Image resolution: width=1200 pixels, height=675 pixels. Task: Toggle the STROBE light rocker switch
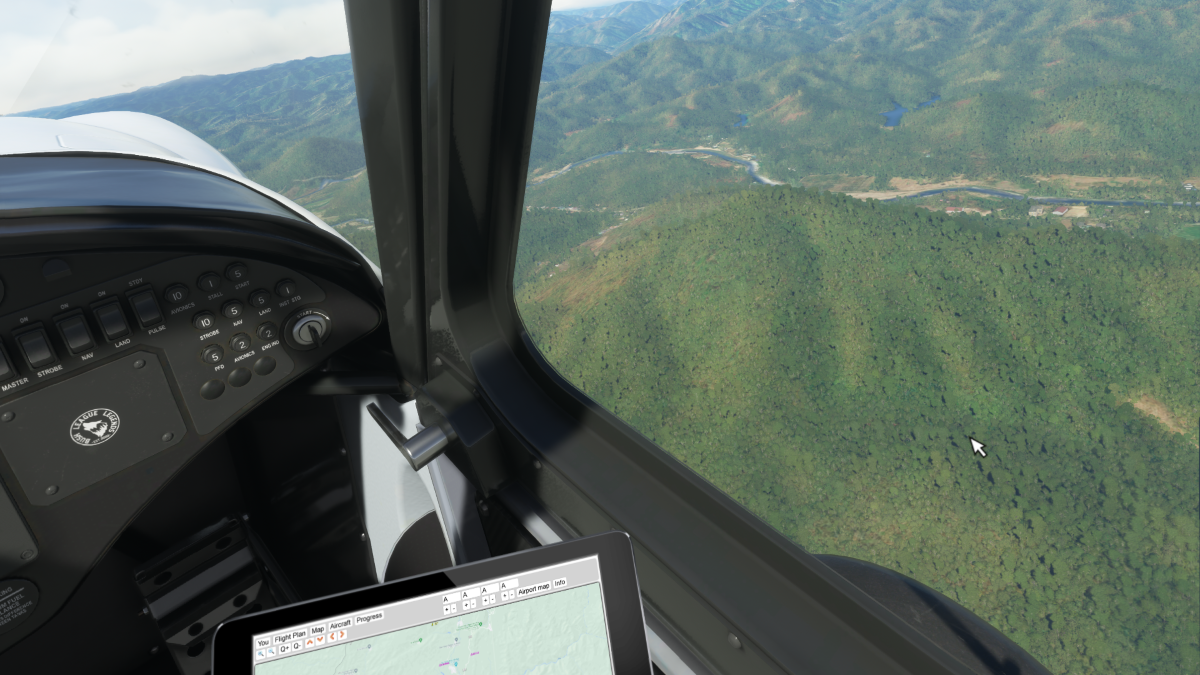click(x=37, y=348)
